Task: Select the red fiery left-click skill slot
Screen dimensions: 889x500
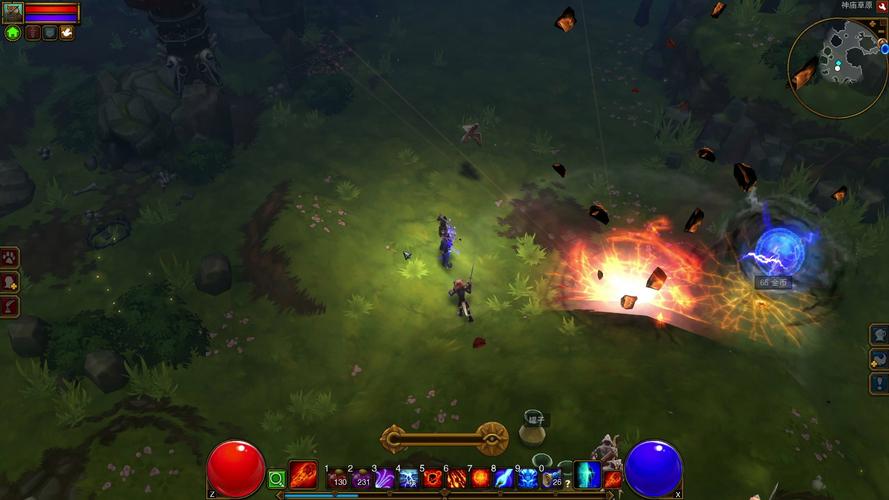Action: 303,474
